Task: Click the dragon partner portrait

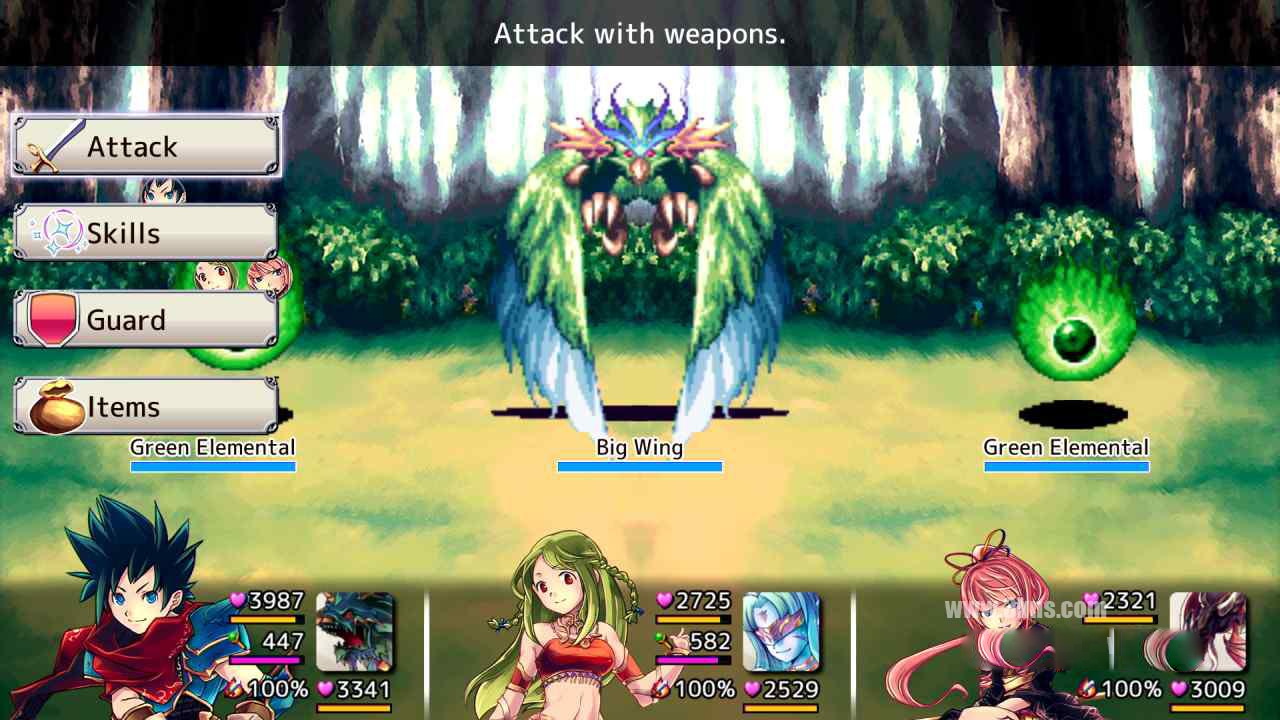Action: coord(355,631)
